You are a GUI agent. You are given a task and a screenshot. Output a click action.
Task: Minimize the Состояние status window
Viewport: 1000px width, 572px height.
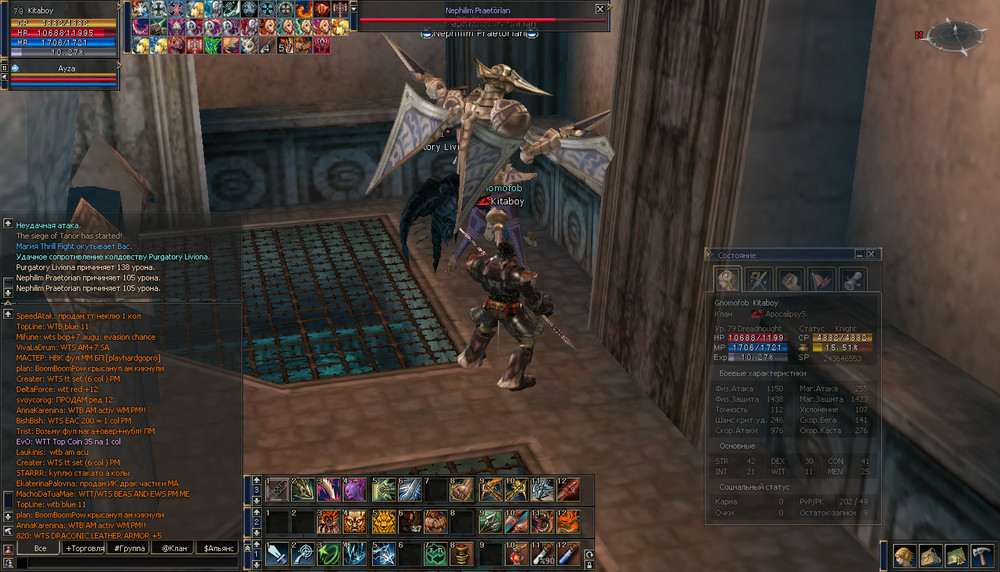click(x=860, y=254)
